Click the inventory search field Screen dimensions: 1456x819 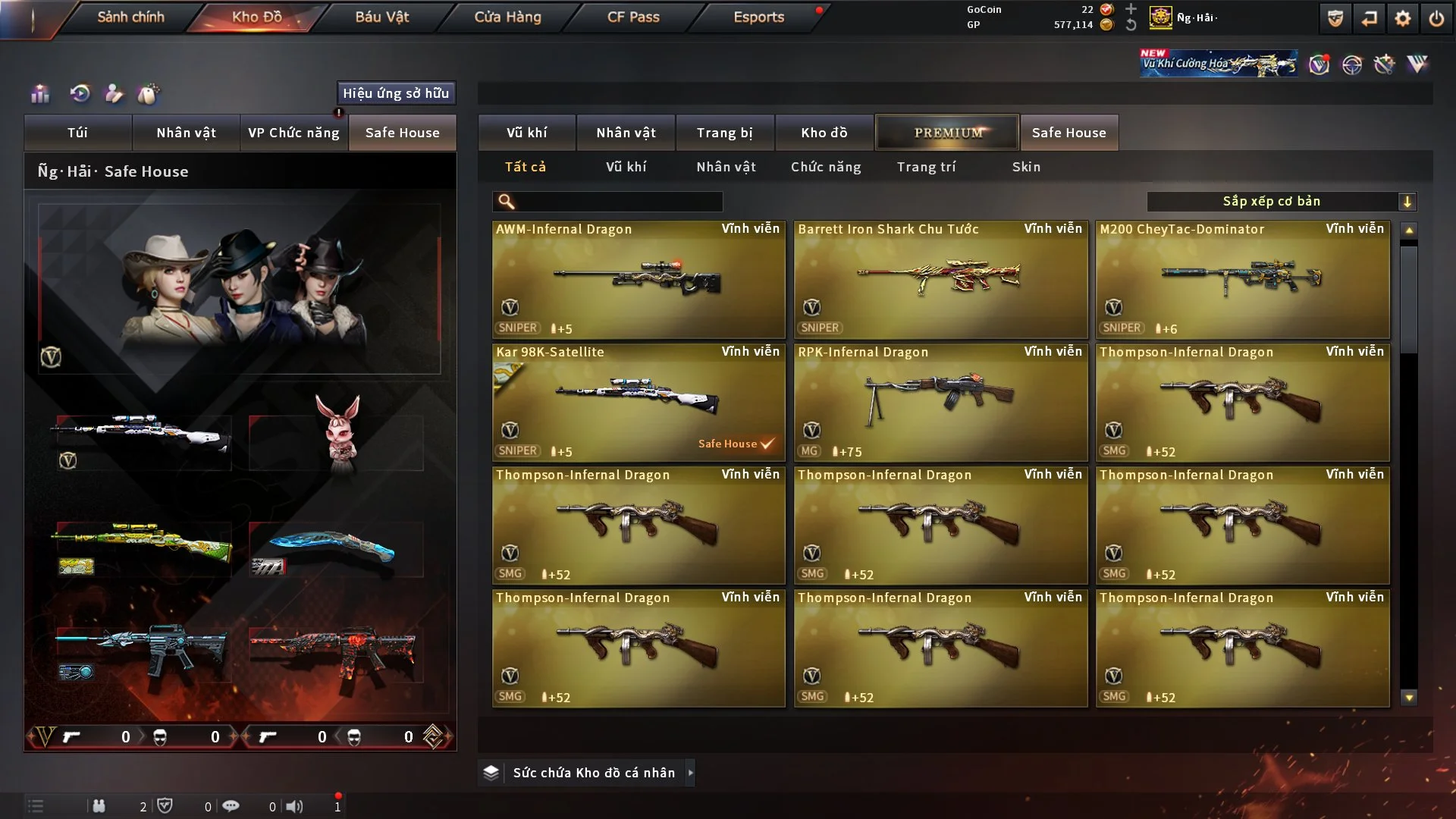(618, 202)
